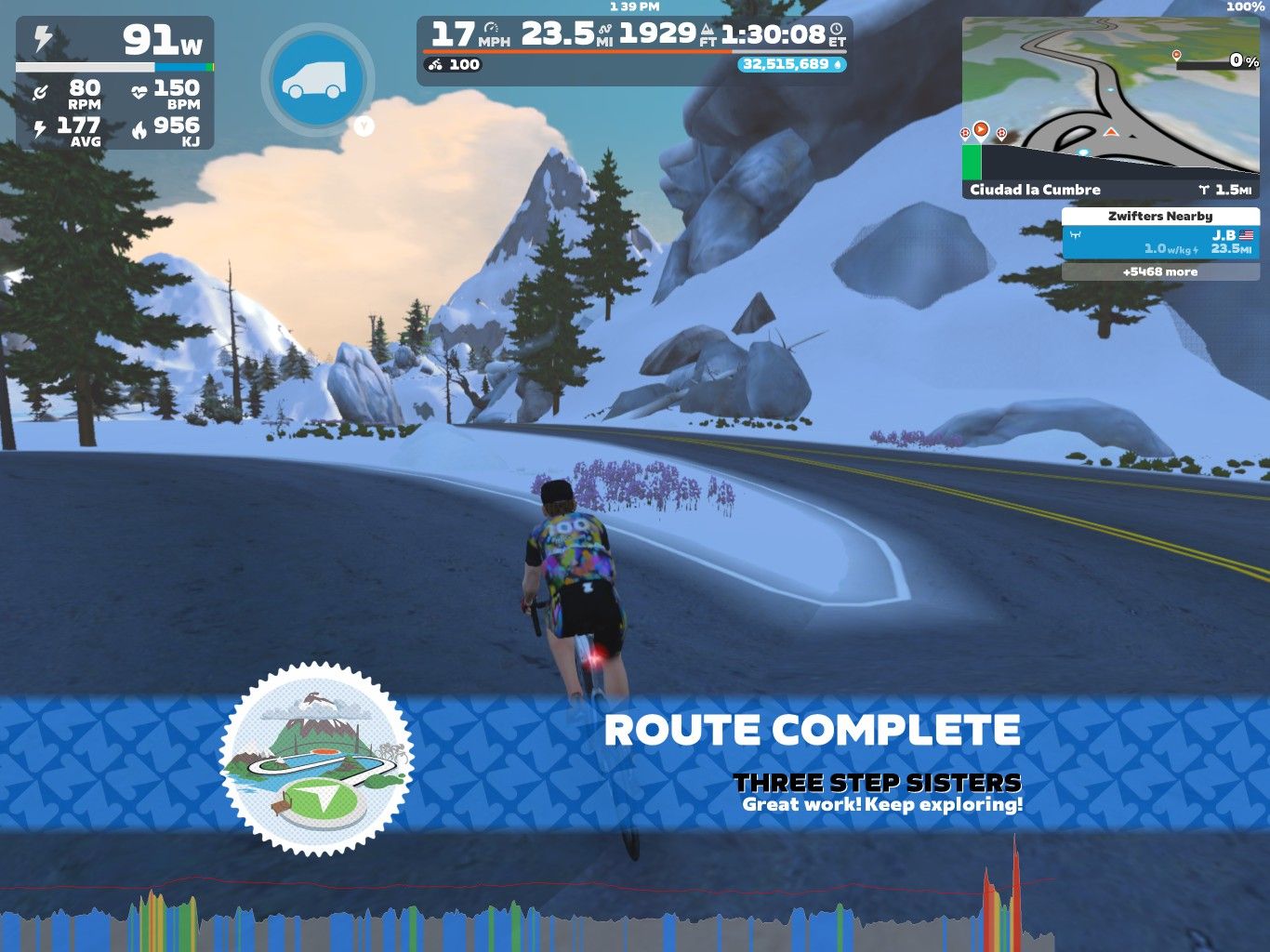The image size is (1270, 952).
Task: Select rider J.B in Zwifters Nearby
Action: 1160,242
